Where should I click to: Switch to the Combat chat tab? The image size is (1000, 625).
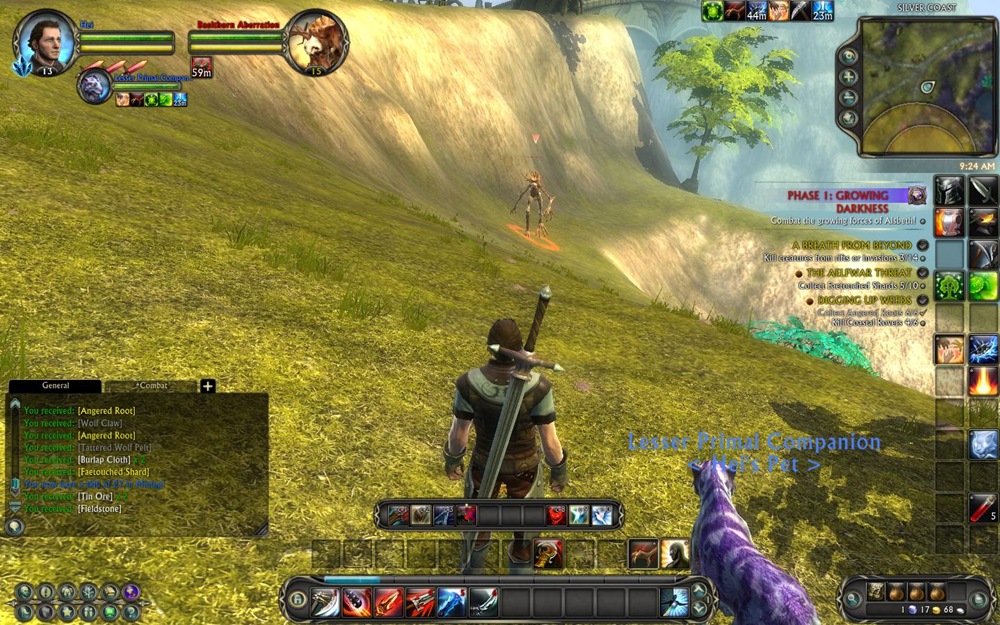coord(152,386)
